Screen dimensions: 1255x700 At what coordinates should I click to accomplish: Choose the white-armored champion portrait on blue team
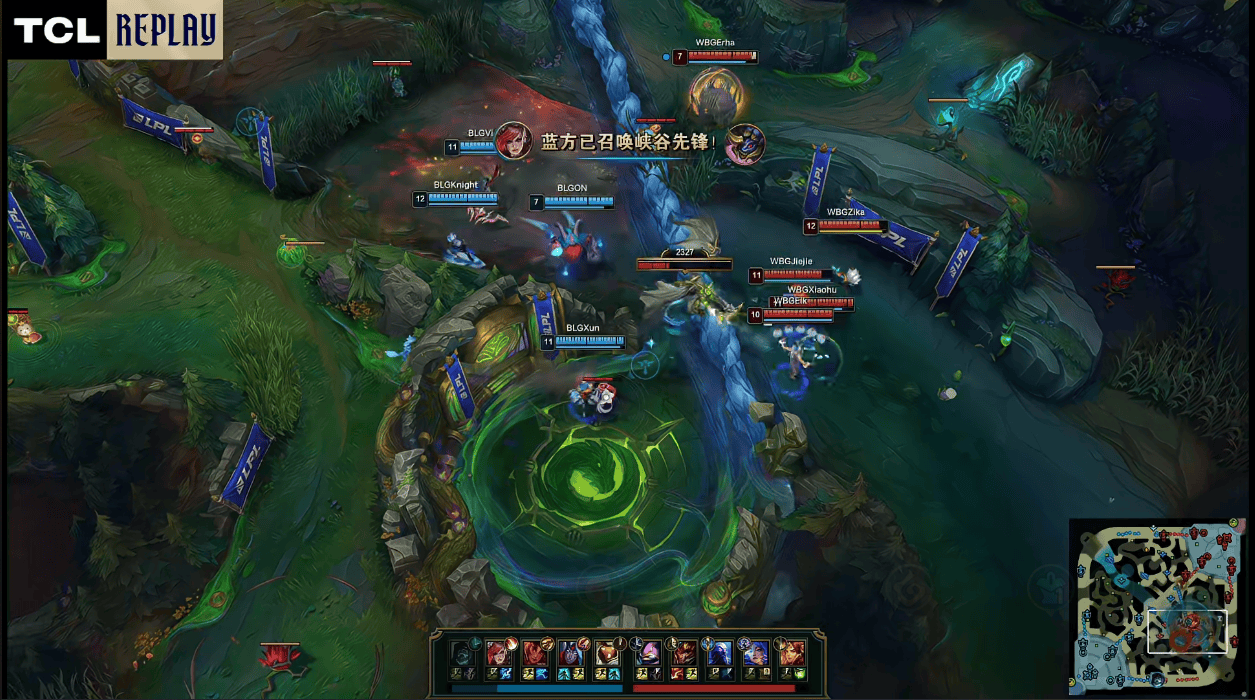(x=609, y=653)
